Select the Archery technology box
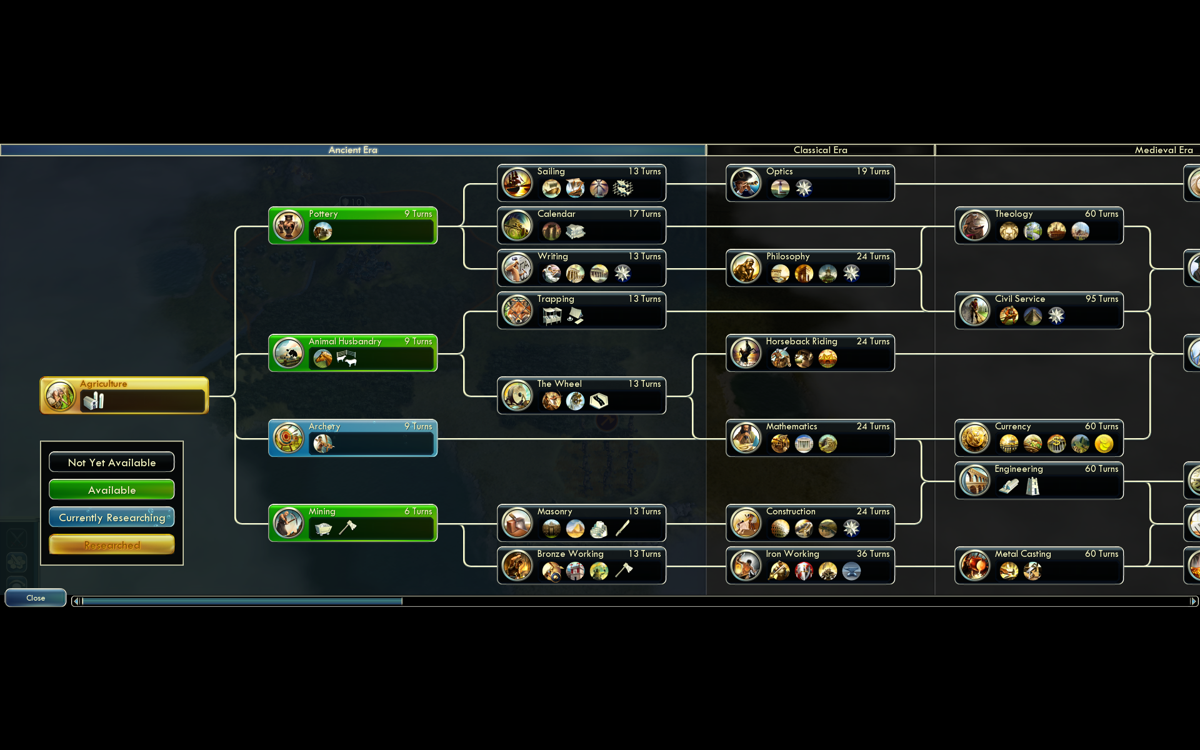This screenshot has width=1200, height=750. tap(352, 438)
